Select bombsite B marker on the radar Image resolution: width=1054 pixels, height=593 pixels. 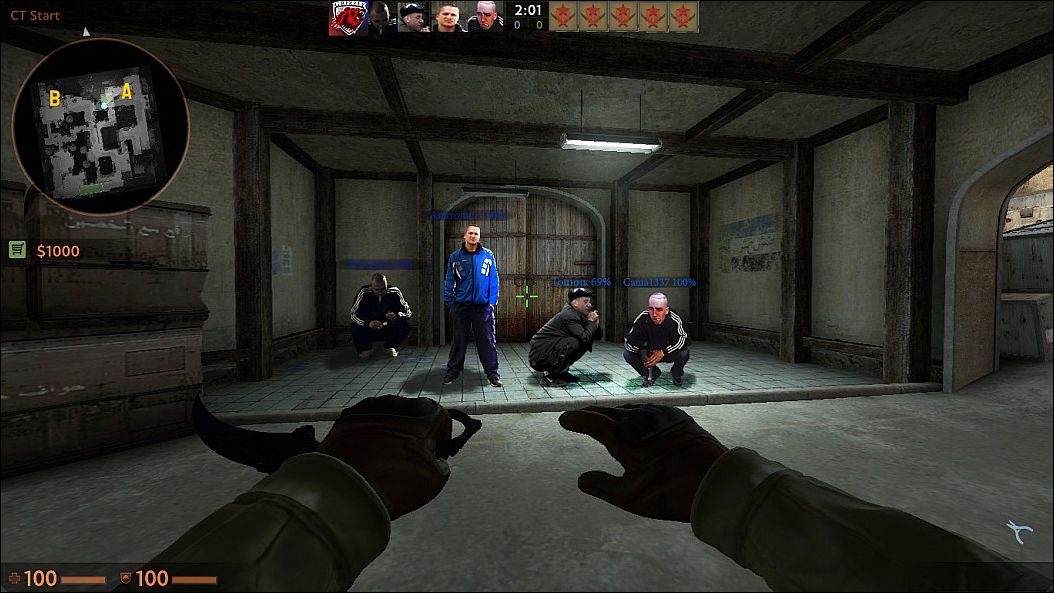tap(54, 97)
